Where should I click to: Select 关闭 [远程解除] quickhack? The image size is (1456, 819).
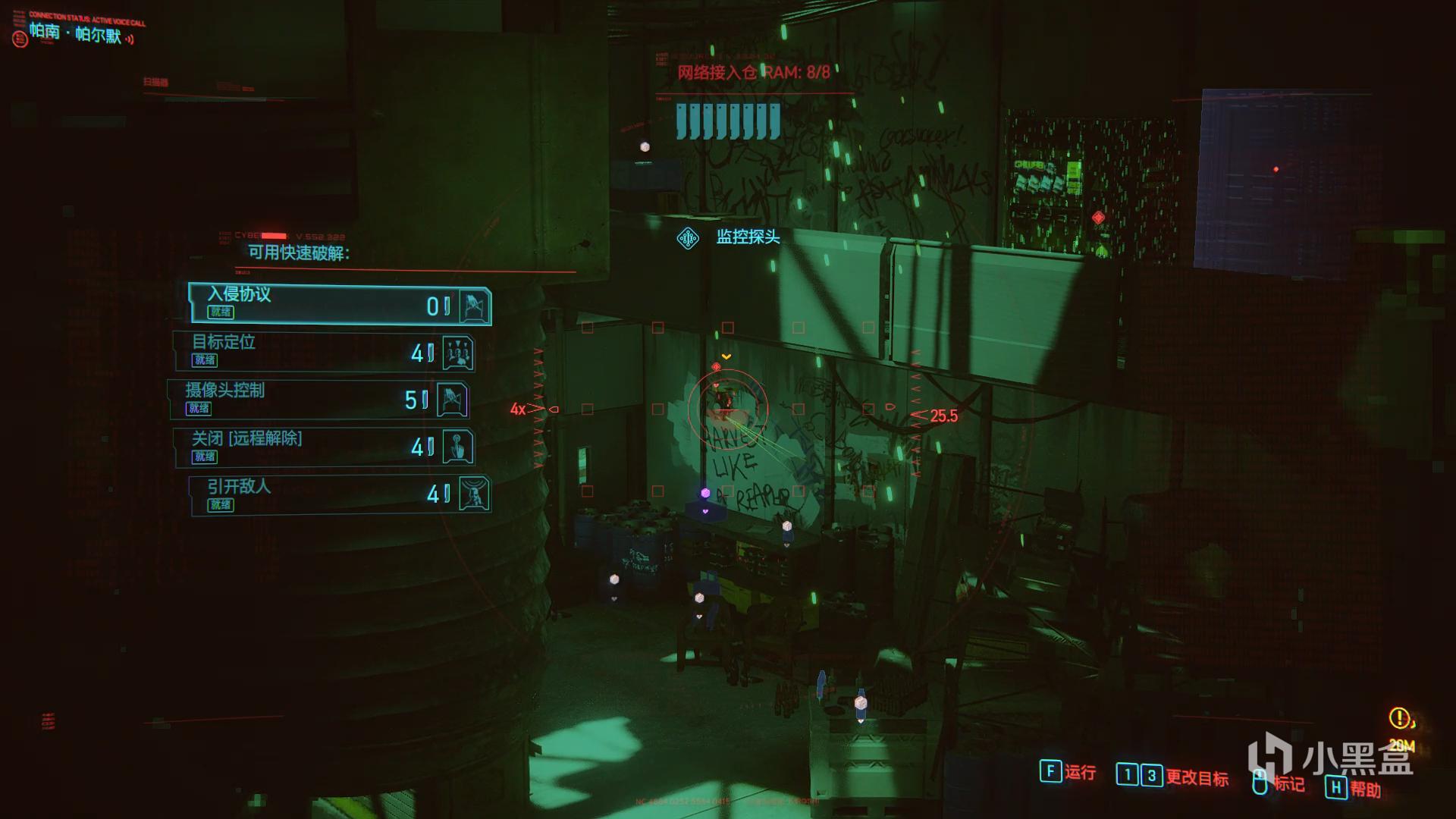(324, 447)
